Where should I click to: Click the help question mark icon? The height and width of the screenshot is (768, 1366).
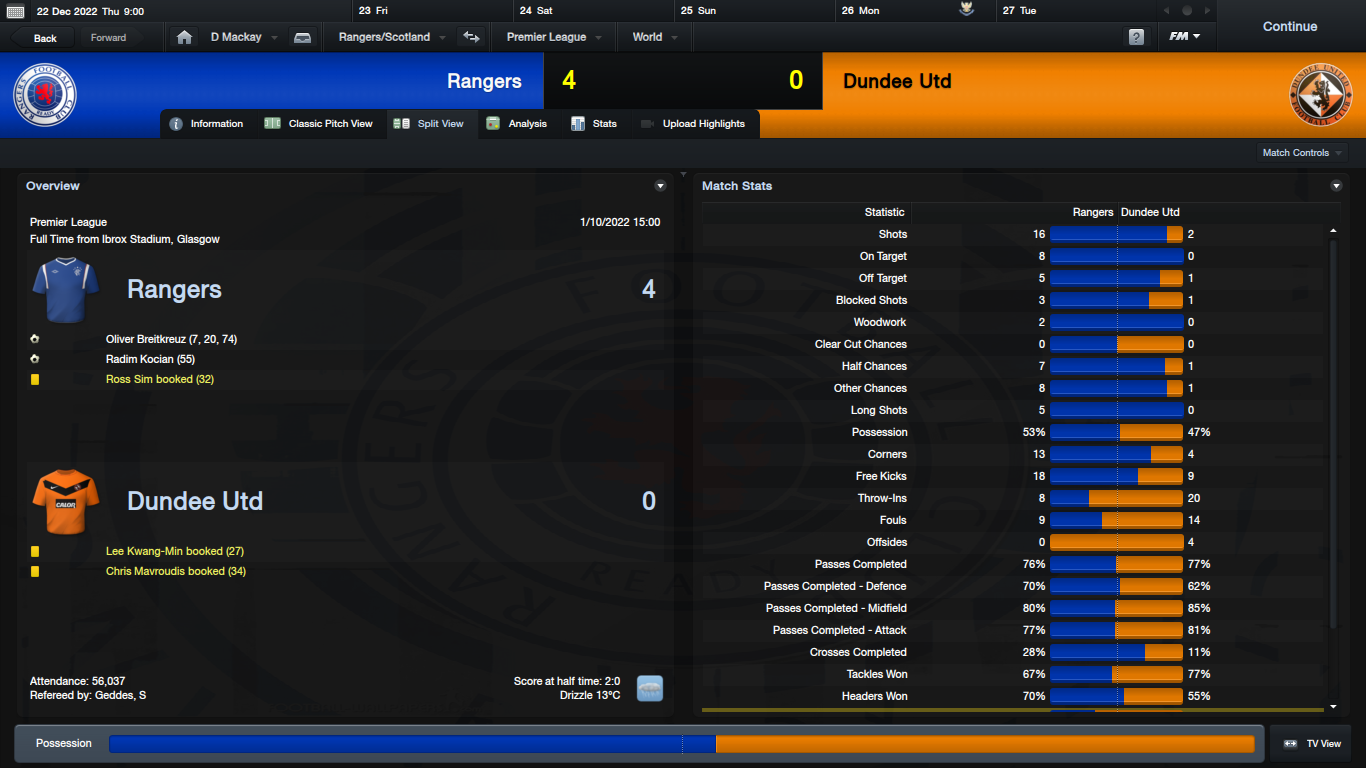coord(1136,37)
